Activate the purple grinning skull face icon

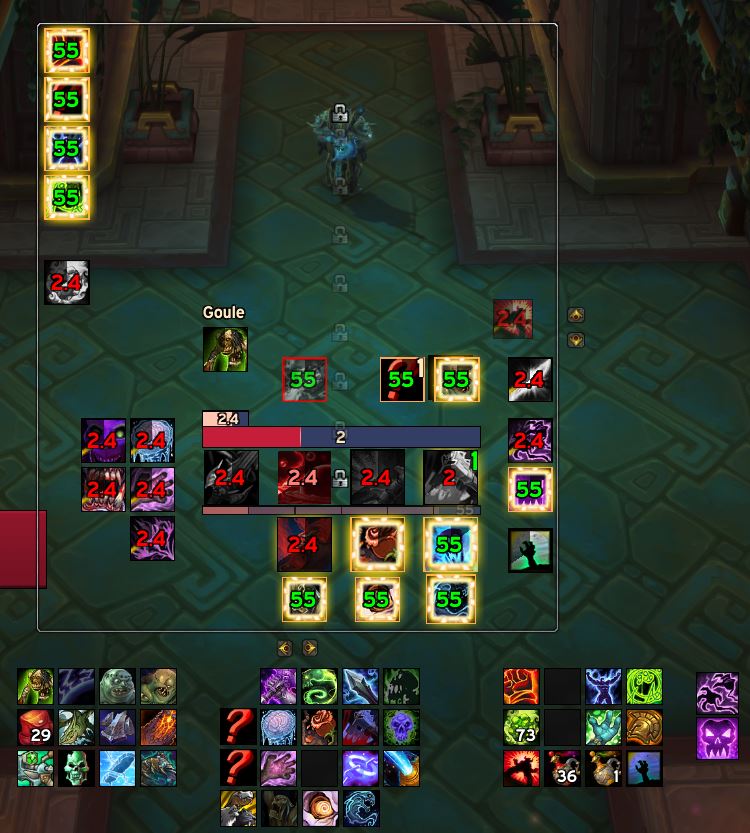717,738
